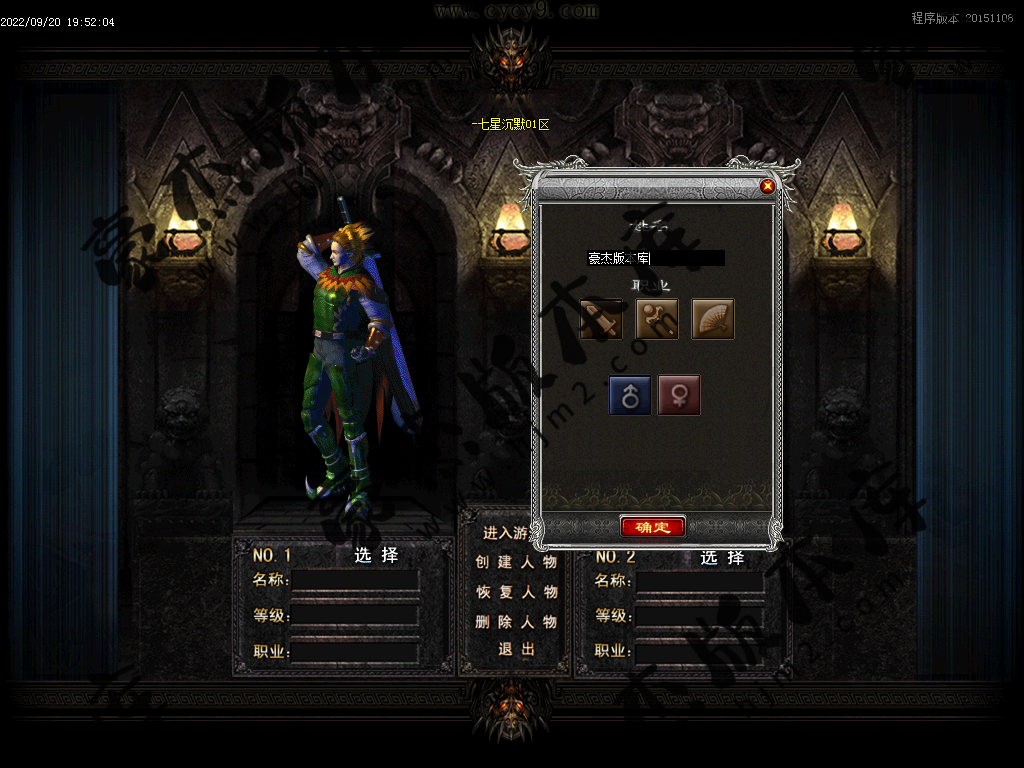Select the female gender symbol

pos(679,395)
